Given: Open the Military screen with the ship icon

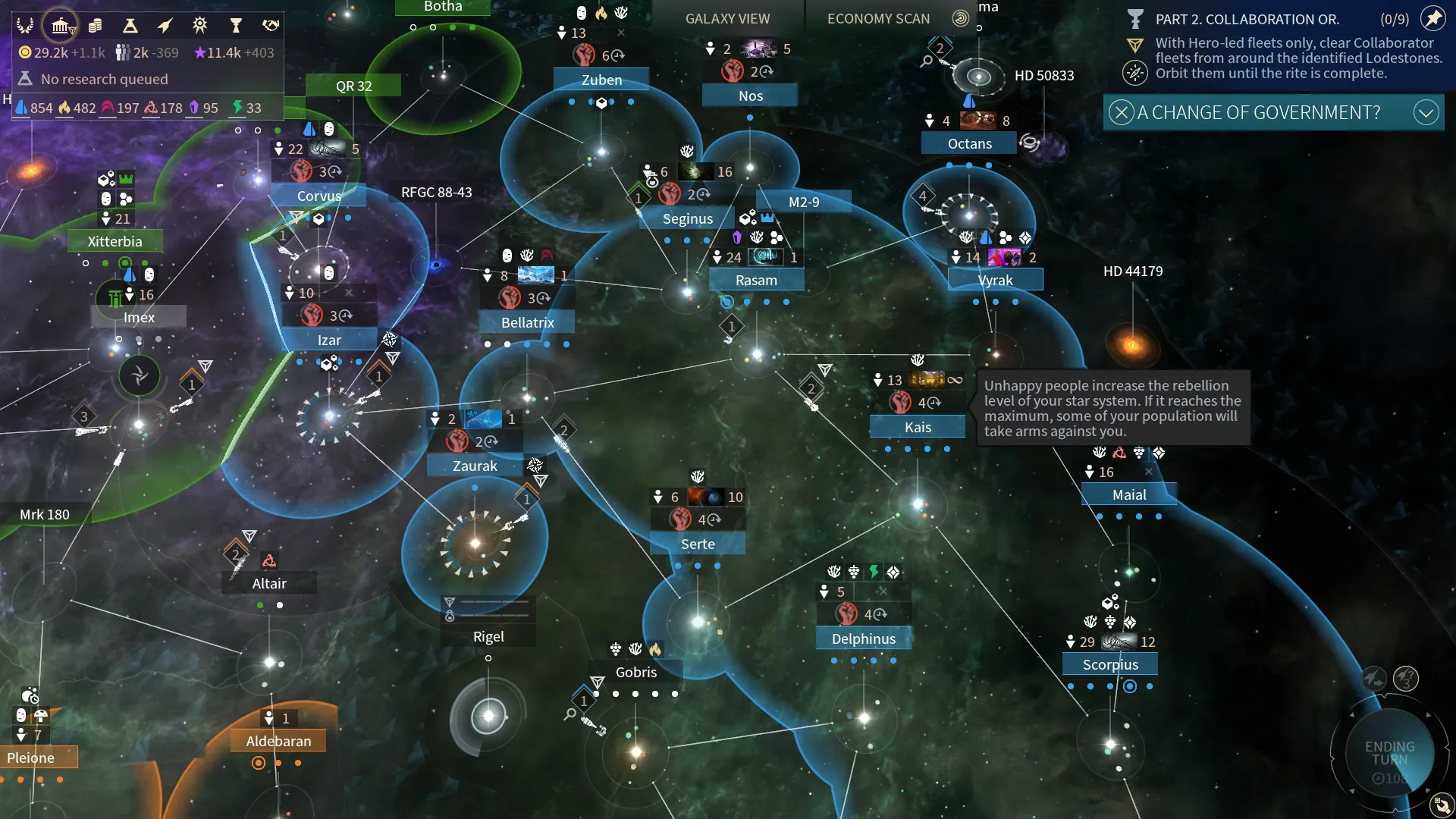Looking at the screenshot, I should click(165, 26).
